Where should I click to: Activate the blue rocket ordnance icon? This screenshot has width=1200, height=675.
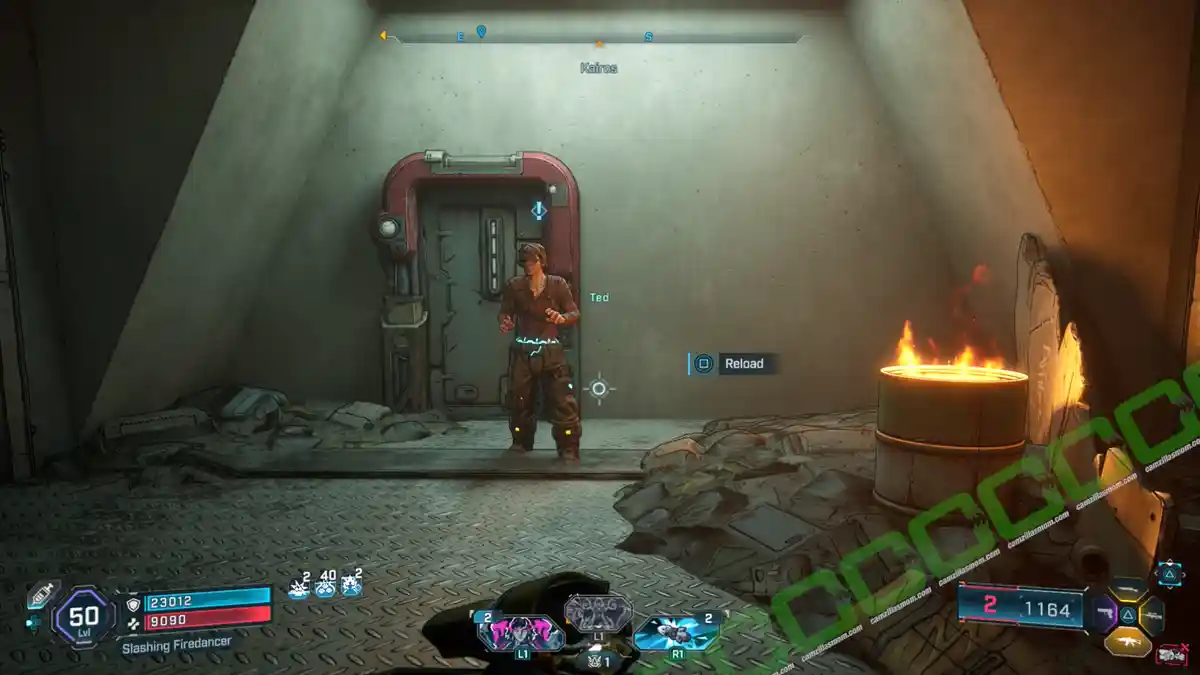point(676,632)
